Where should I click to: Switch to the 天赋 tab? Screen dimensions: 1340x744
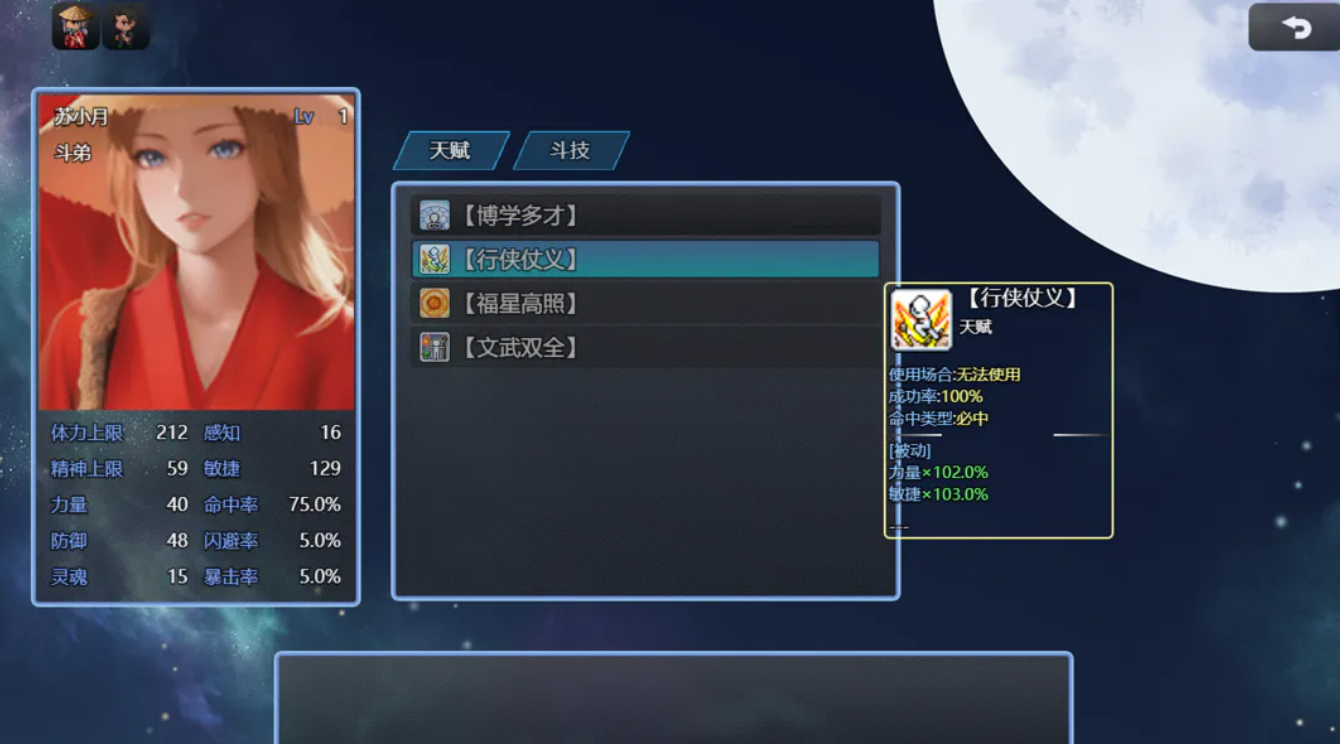coord(450,151)
